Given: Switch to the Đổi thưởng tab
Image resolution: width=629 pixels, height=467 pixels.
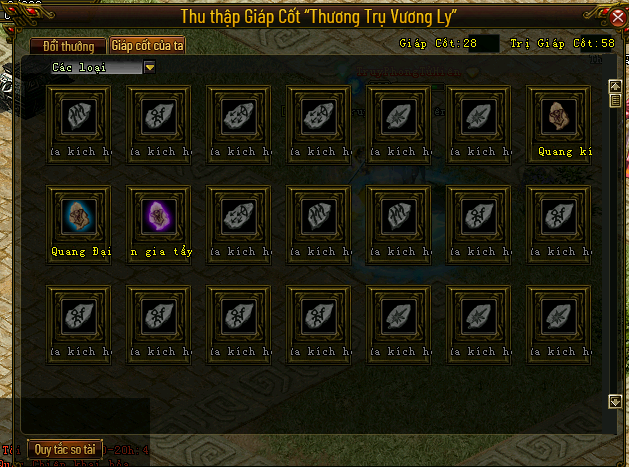Looking at the screenshot, I should tap(68, 46).
